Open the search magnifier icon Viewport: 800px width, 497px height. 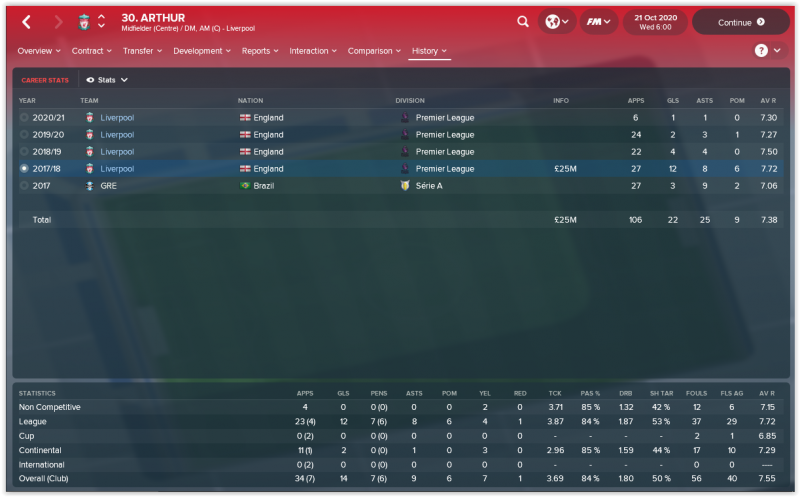click(x=523, y=21)
